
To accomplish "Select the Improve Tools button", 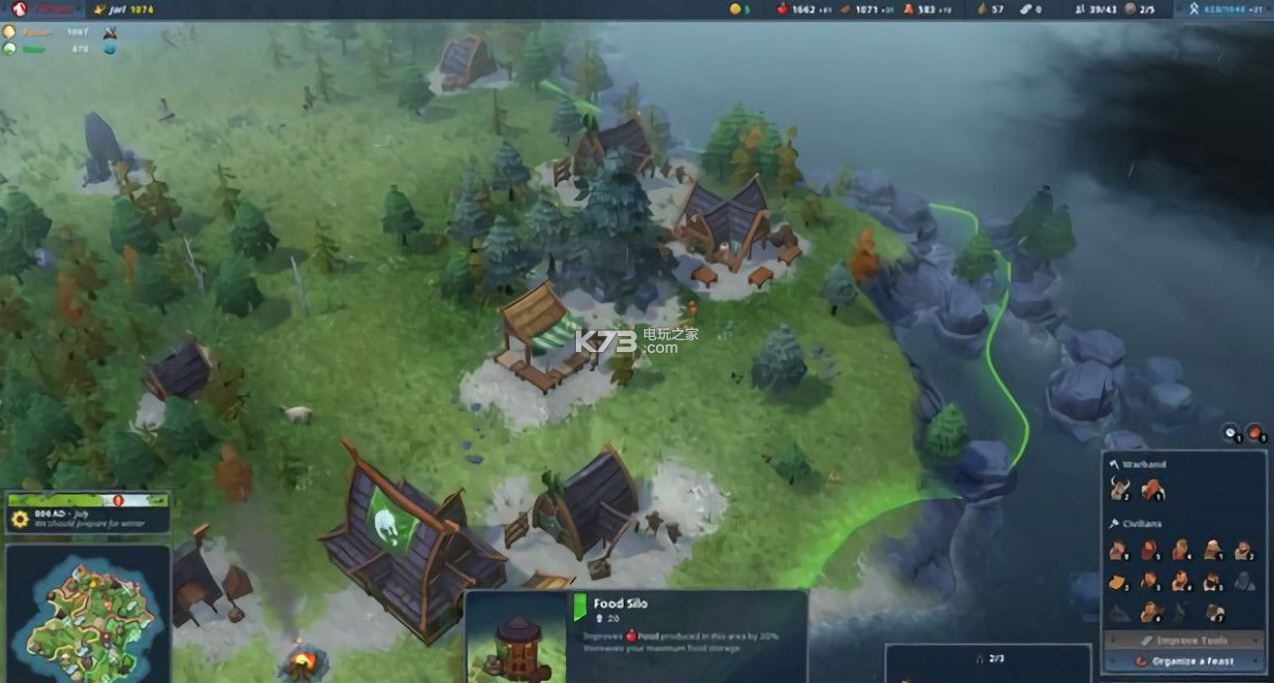I will [x=1185, y=640].
